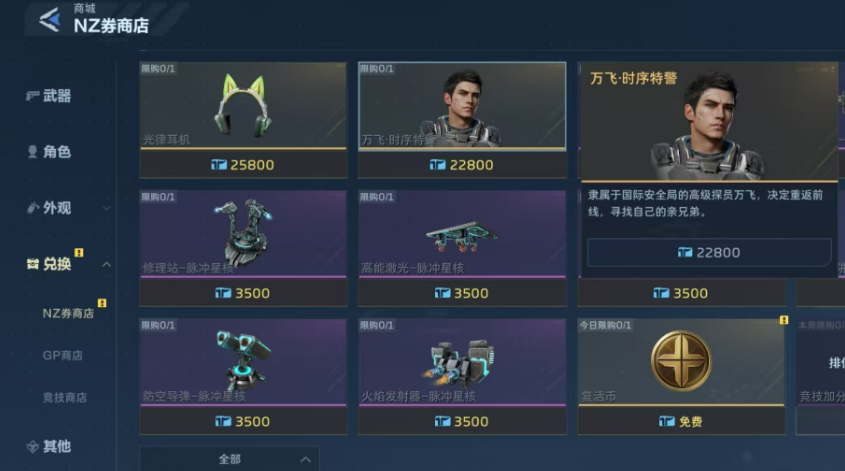Go back using the arrow button

[48, 19]
